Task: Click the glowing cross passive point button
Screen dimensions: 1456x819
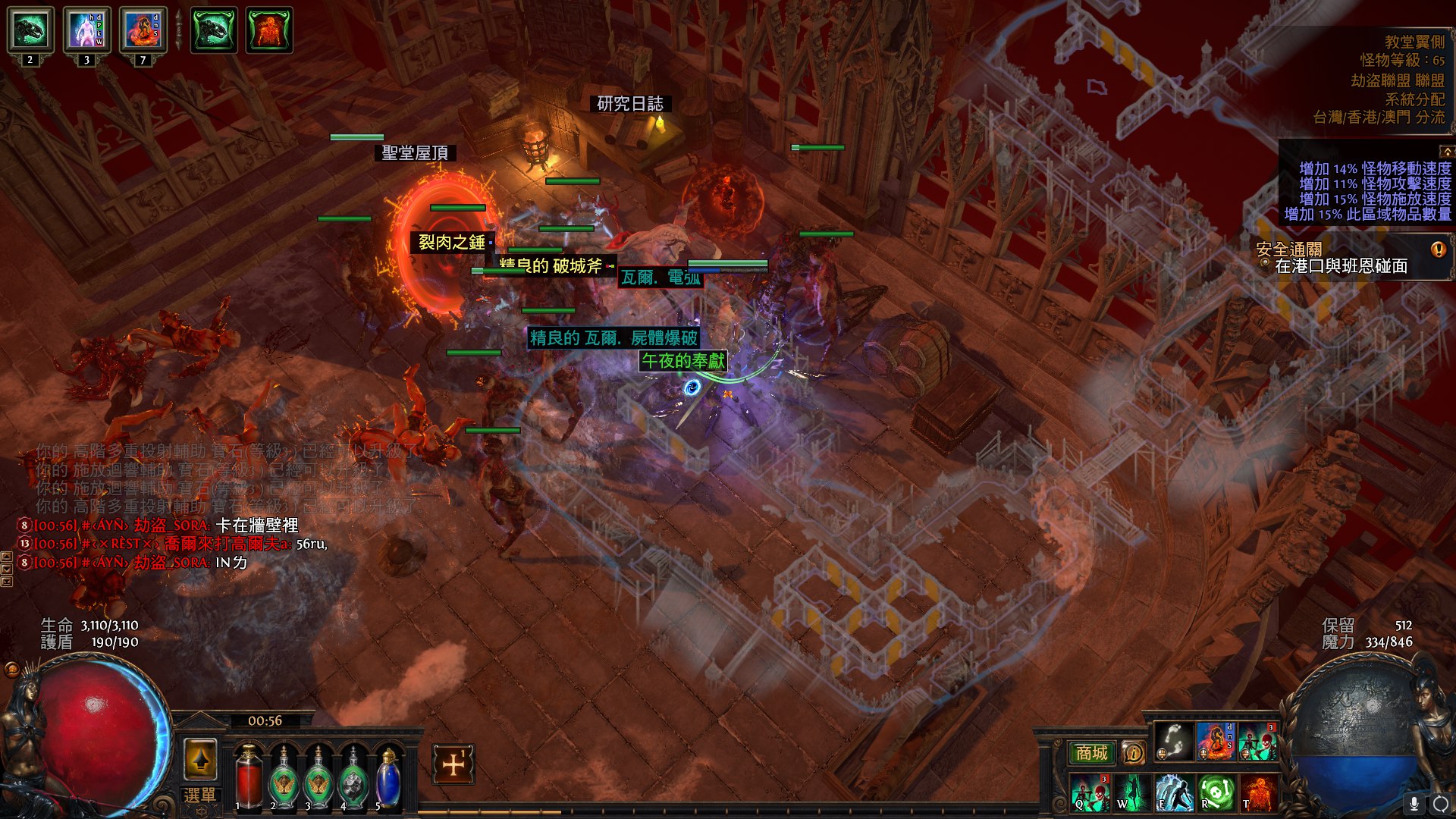Action: [x=453, y=764]
